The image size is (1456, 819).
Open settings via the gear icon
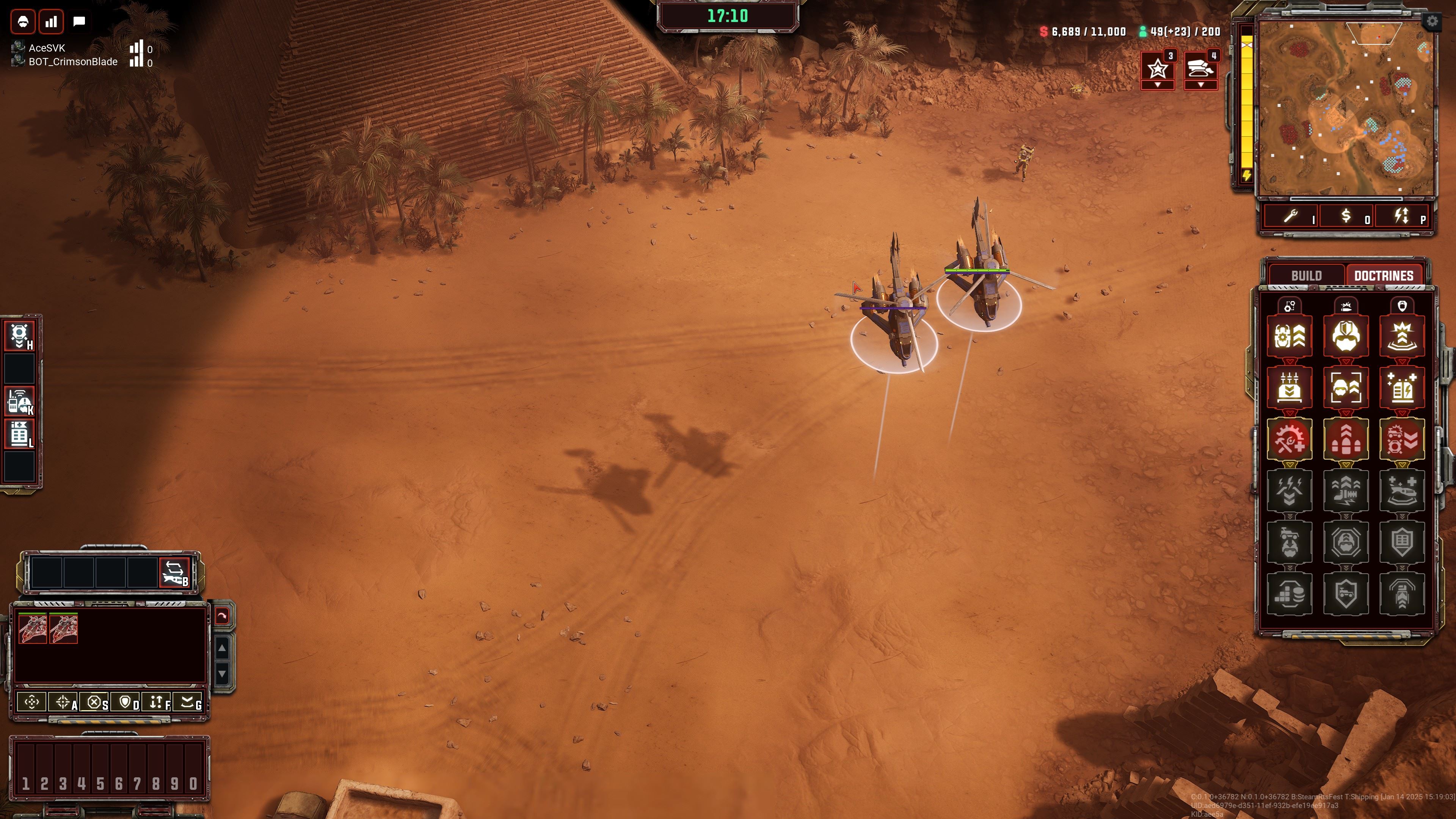1432,22
